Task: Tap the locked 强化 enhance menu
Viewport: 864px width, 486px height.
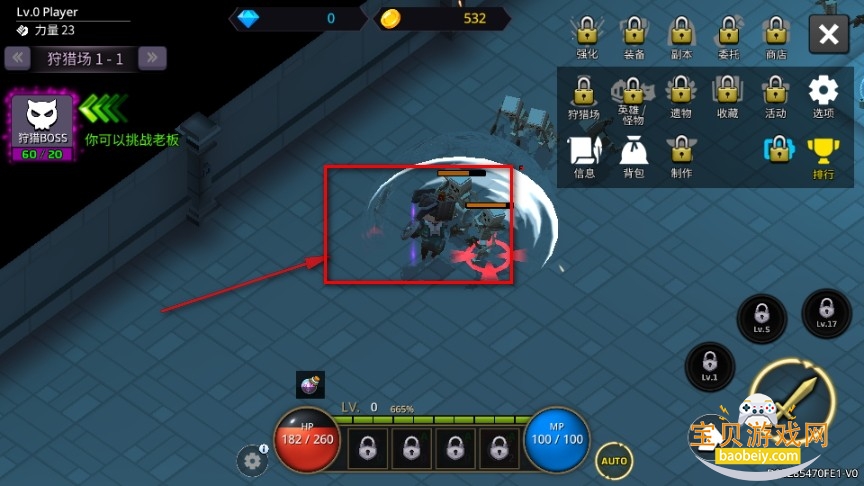Action: [x=587, y=35]
